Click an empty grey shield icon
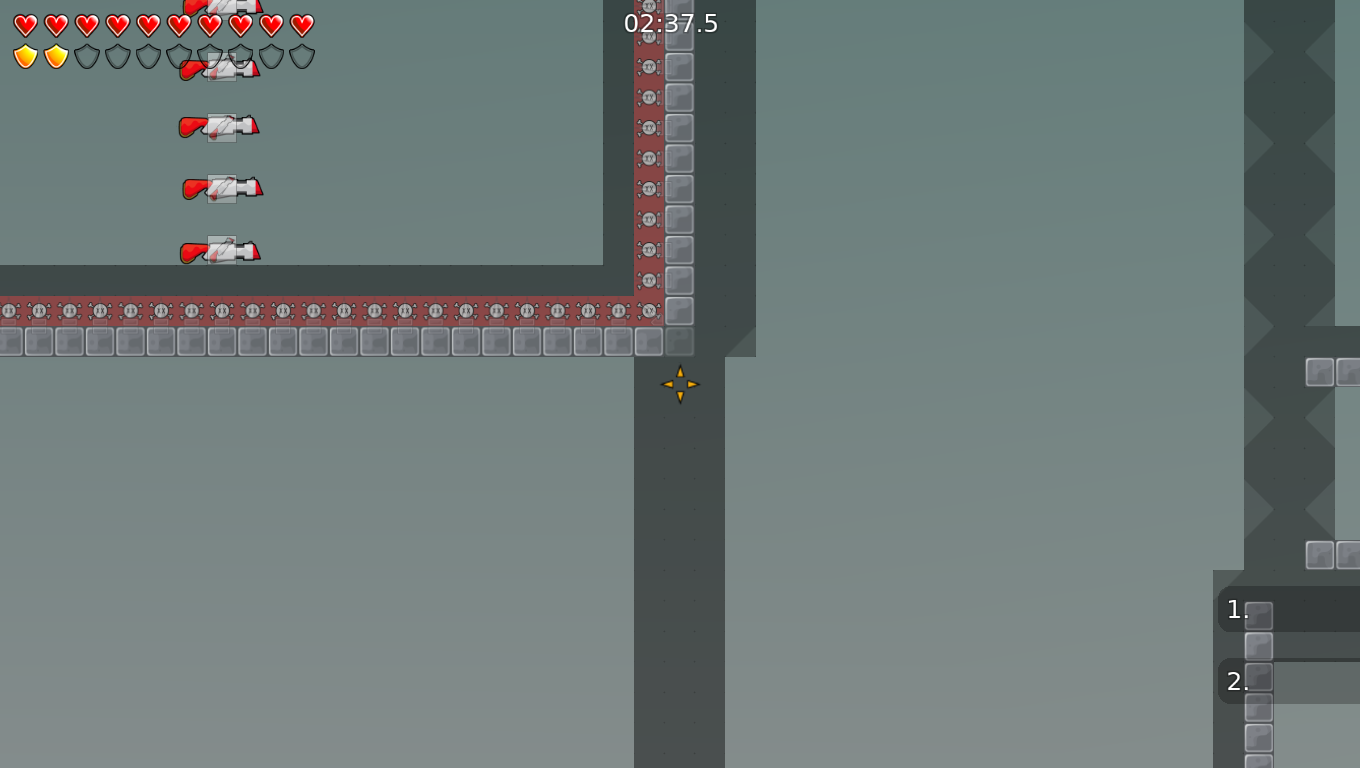Screen dimensions: 1360x768 point(115,58)
